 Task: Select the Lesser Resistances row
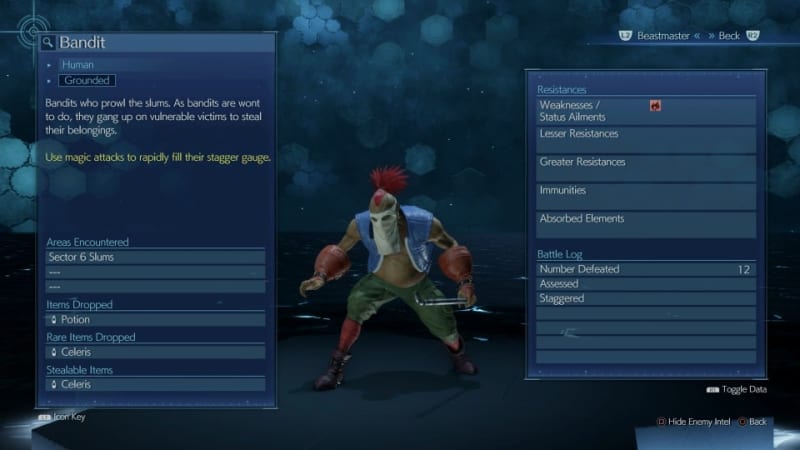pyautogui.click(x=646, y=139)
